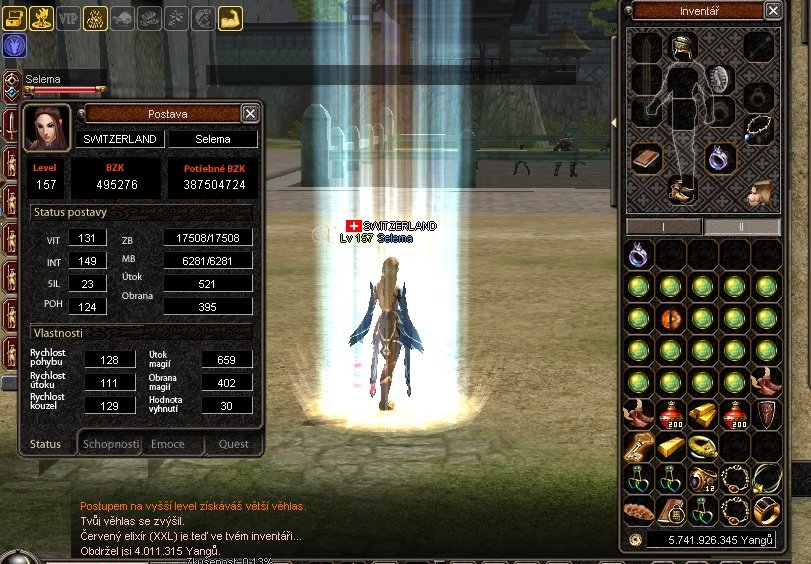811x564 pixels.
Task: Select the equipped helmet slot
Action: point(683,46)
